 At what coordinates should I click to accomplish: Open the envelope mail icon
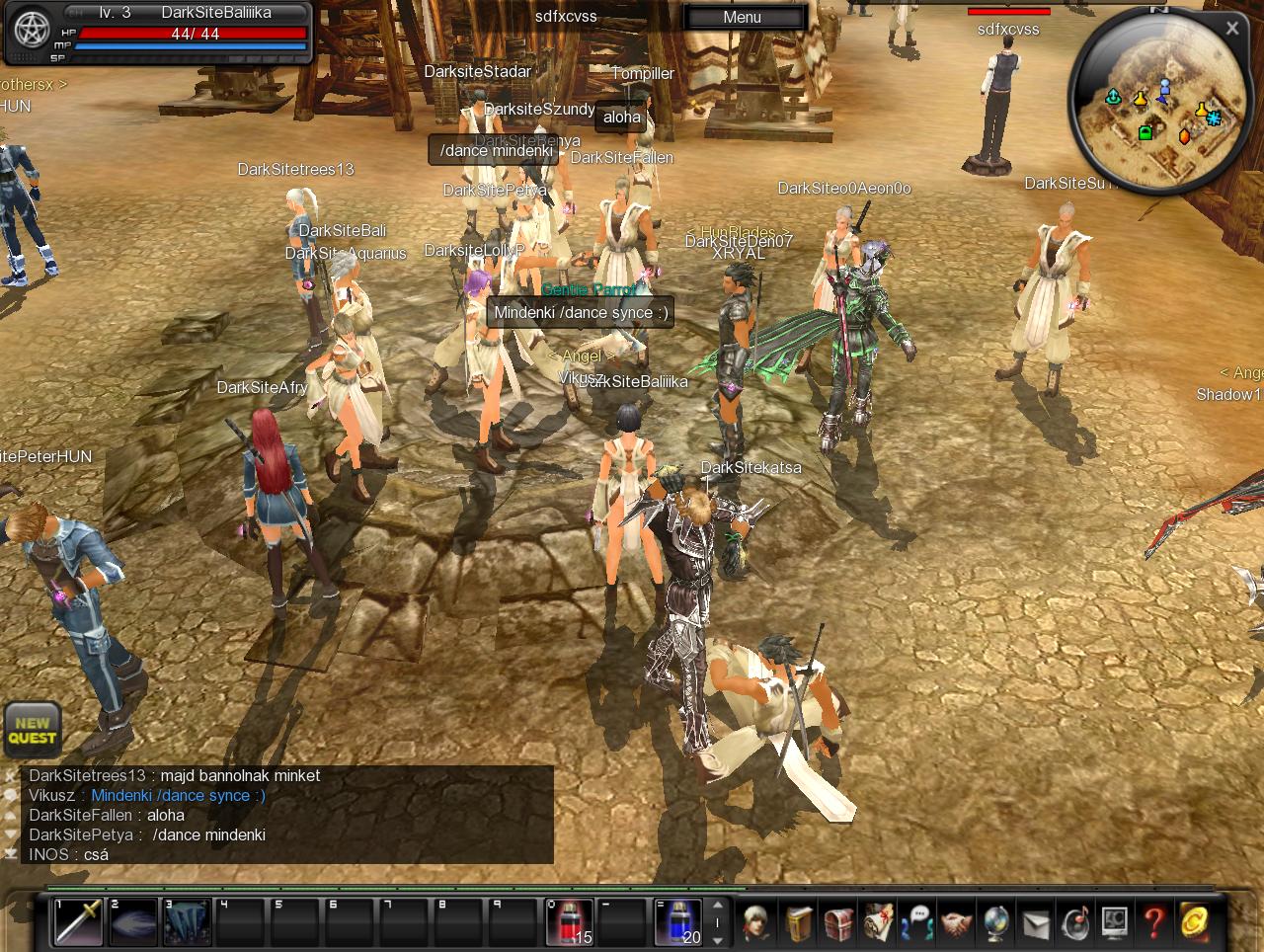coord(1035,921)
